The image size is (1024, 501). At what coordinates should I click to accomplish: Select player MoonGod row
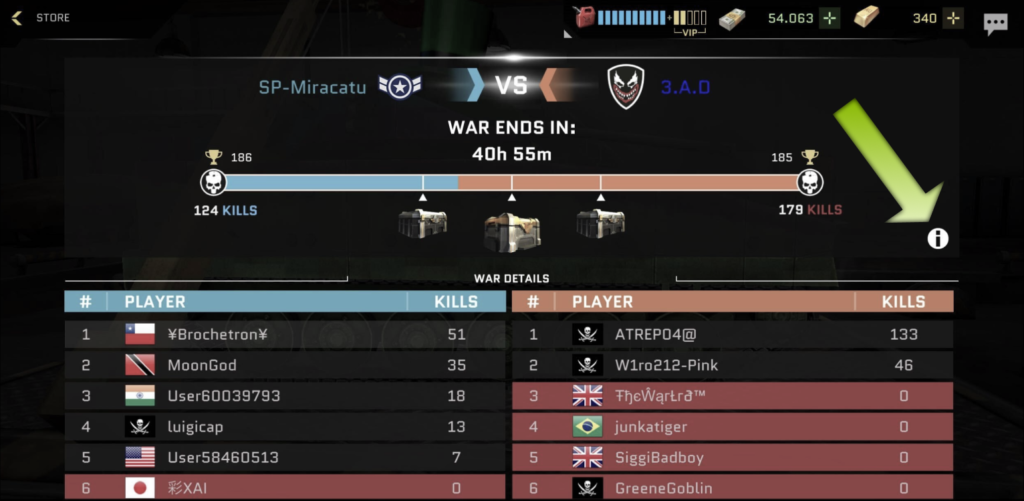click(285, 365)
